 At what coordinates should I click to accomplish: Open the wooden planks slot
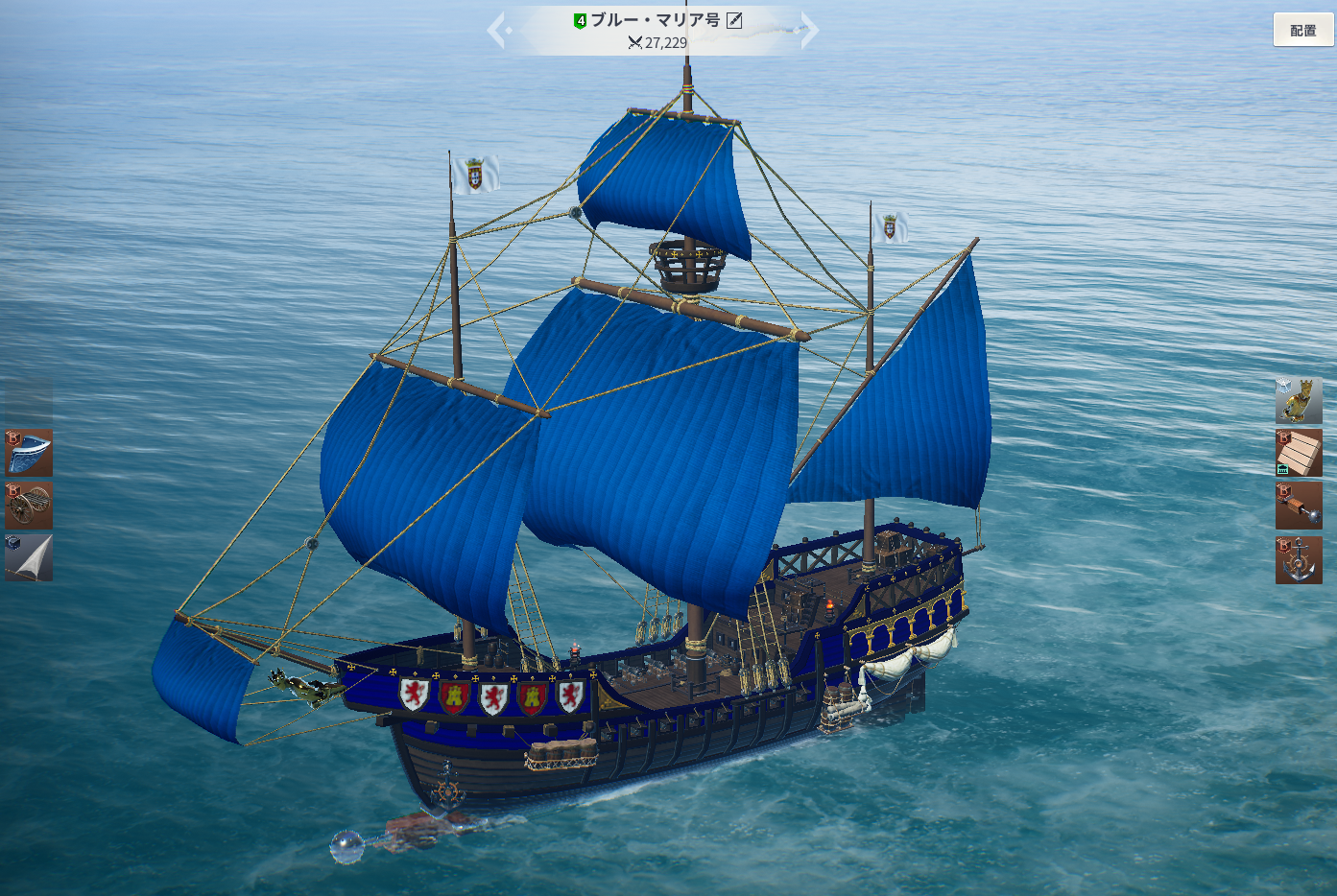click(x=1299, y=453)
